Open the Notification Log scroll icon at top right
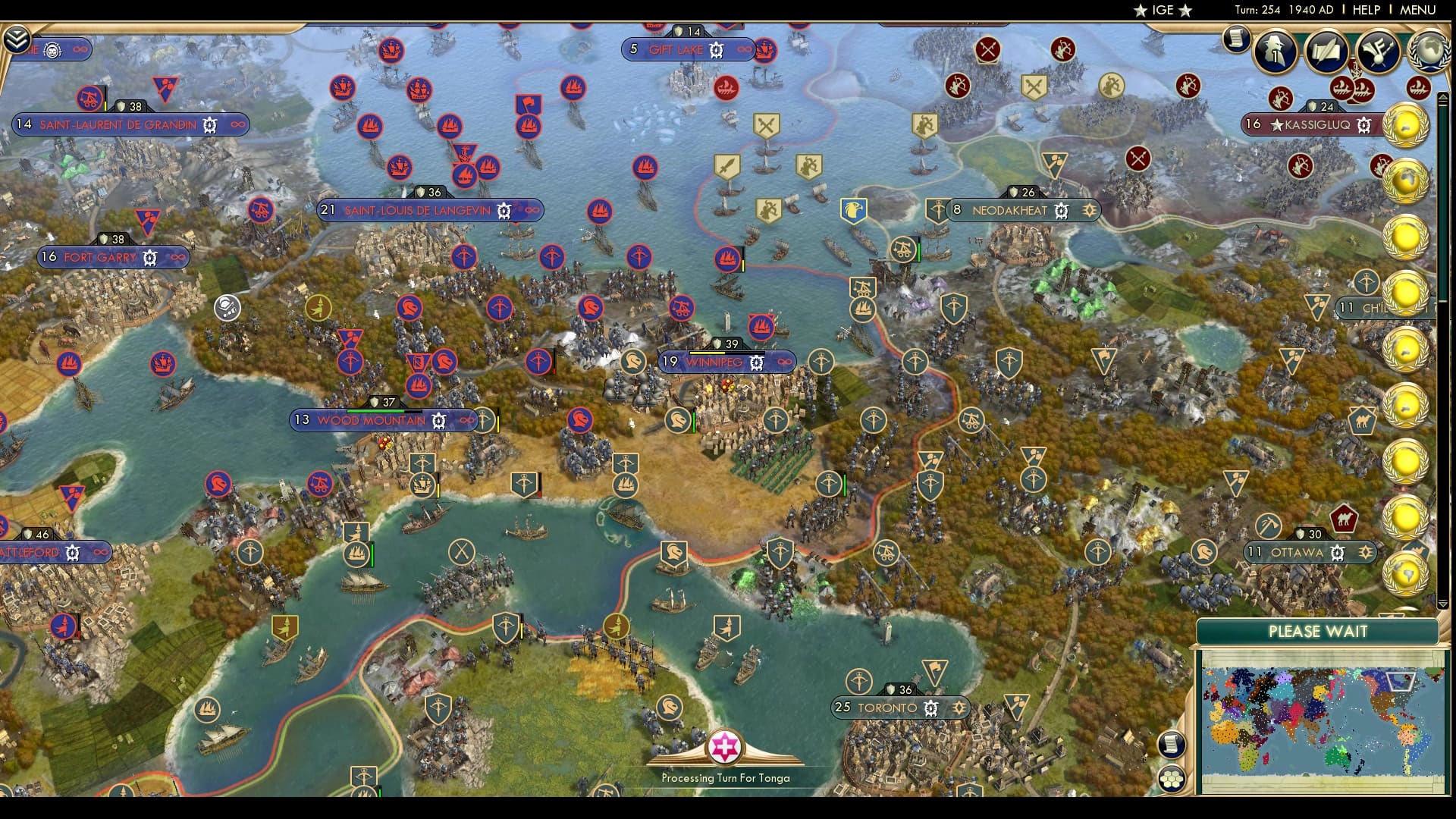The height and width of the screenshot is (819, 1456). (1236, 39)
